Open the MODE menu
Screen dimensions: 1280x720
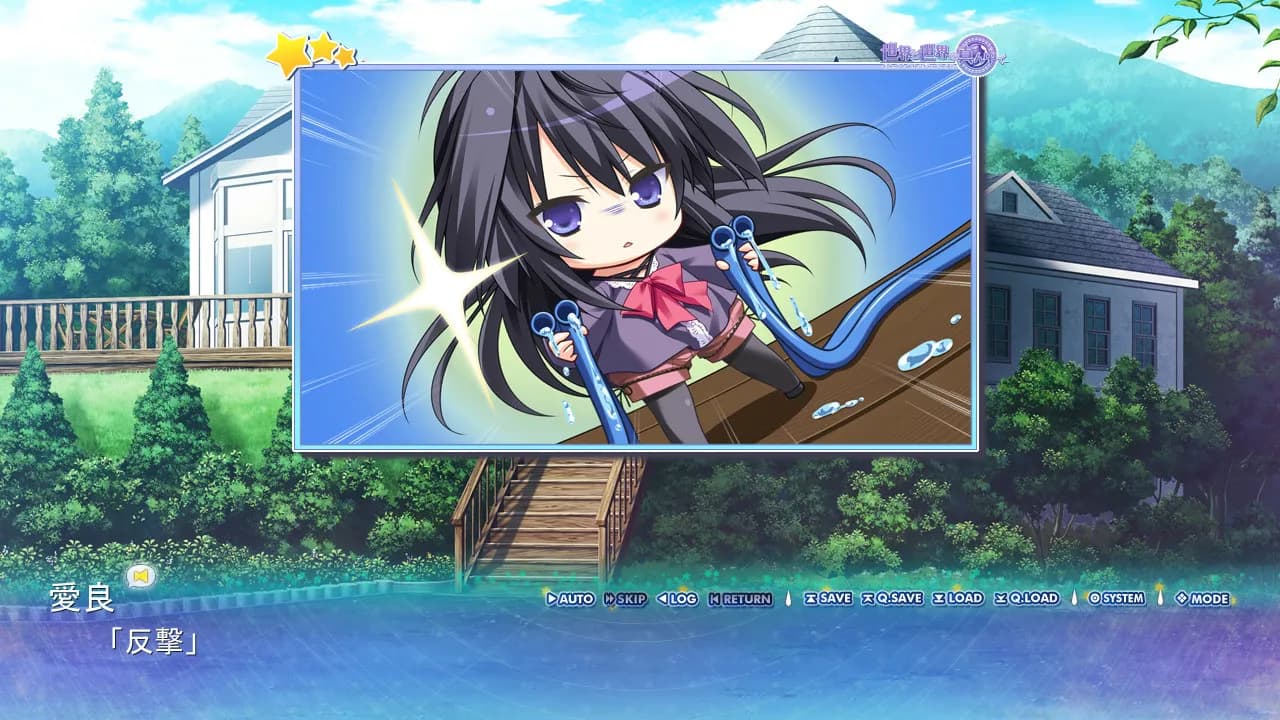click(x=1198, y=599)
